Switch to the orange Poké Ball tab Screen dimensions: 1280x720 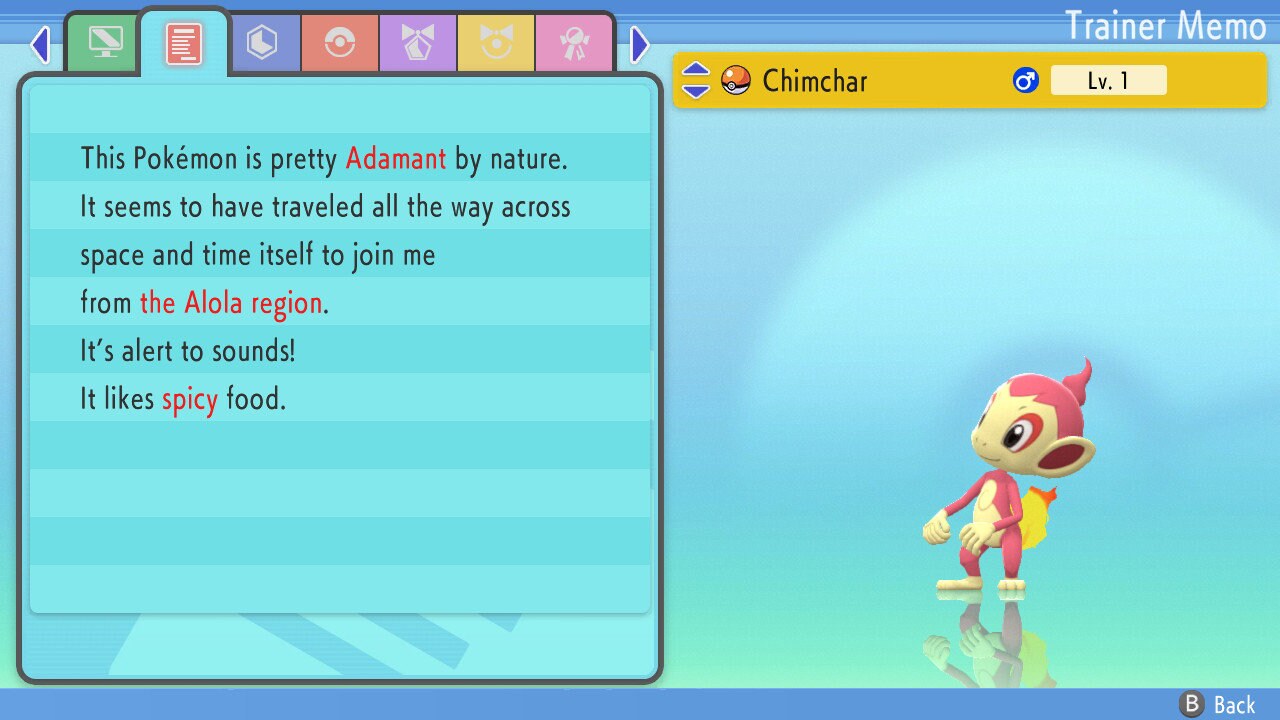[340, 43]
